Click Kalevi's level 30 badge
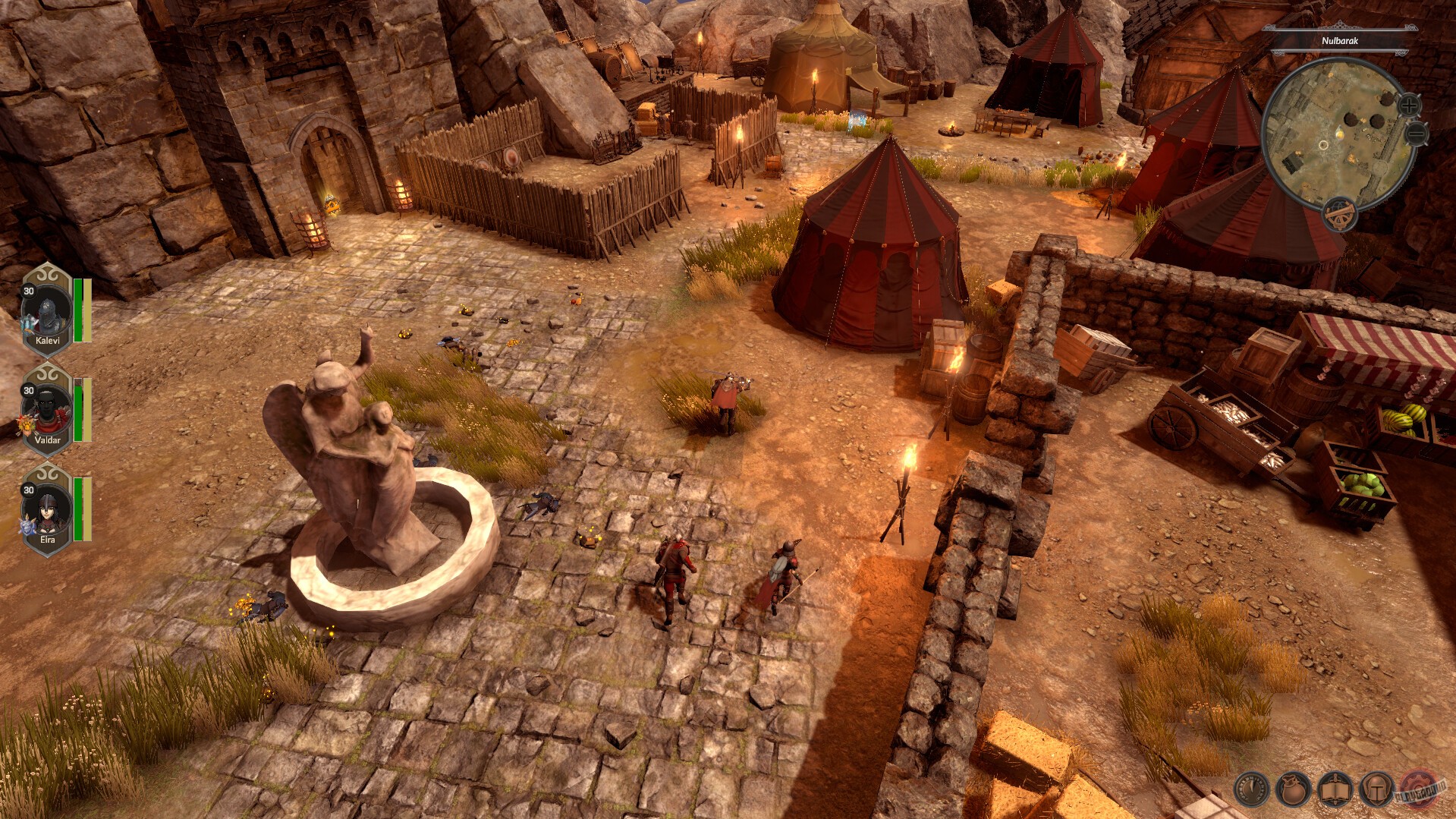Image resolution: width=1456 pixels, height=819 pixels. [x=29, y=291]
